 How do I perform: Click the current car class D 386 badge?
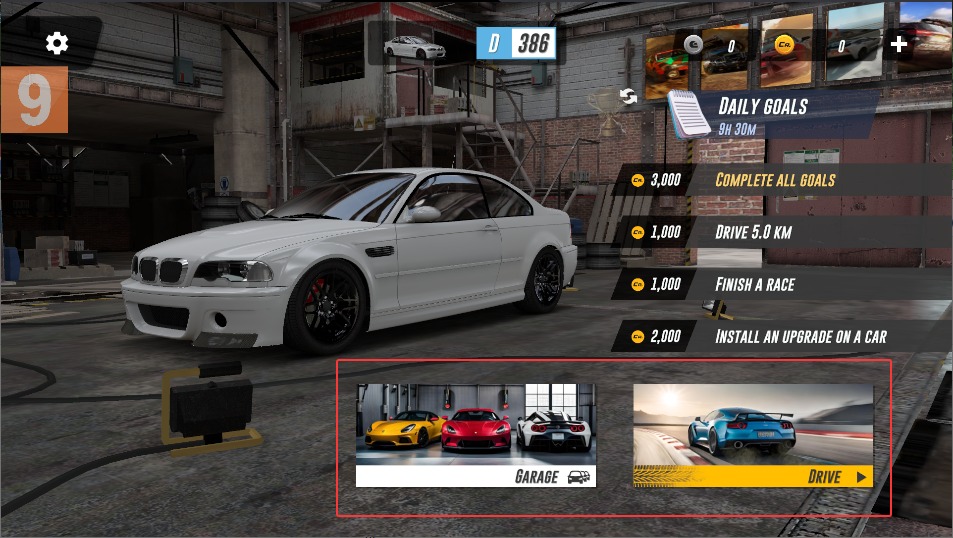(x=516, y=43)
